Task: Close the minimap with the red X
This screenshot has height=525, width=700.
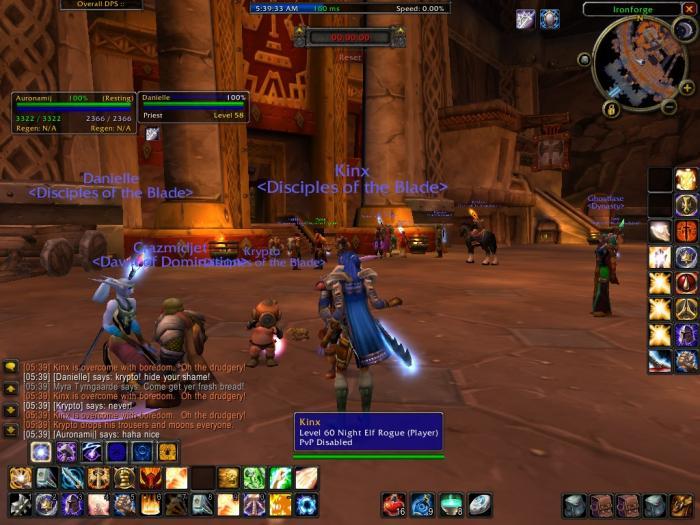Action: point(688,9)
